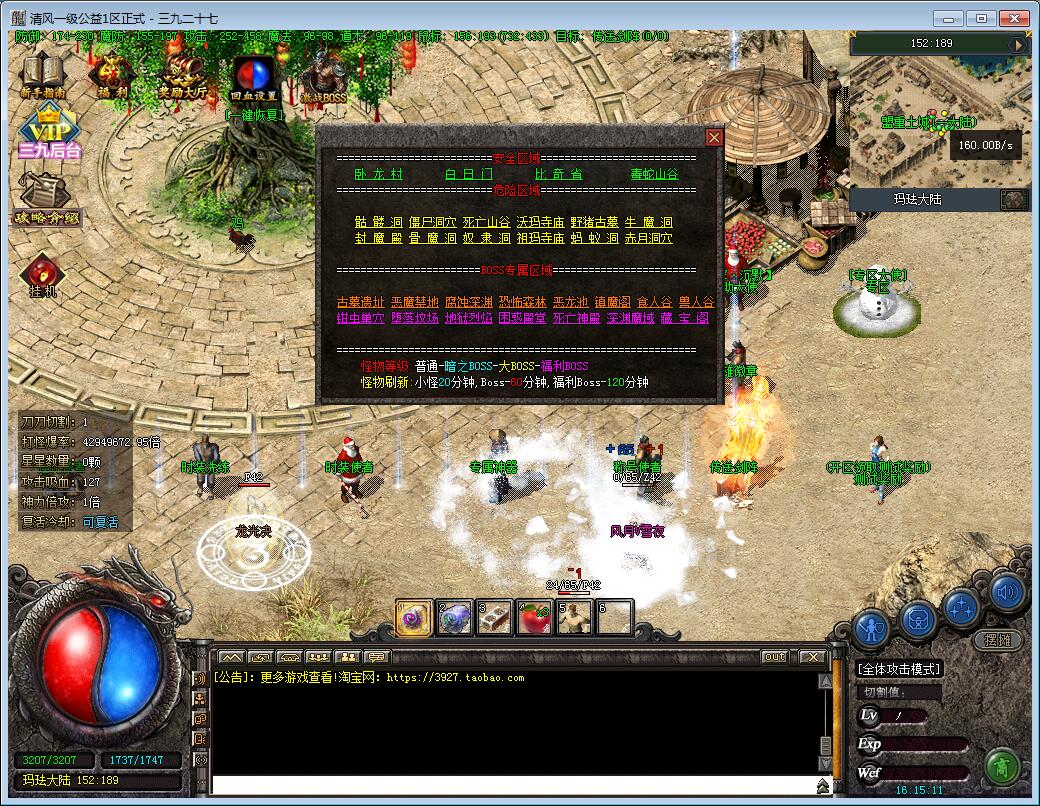
Task: Click the chat input field
Action: click(510, 785)
